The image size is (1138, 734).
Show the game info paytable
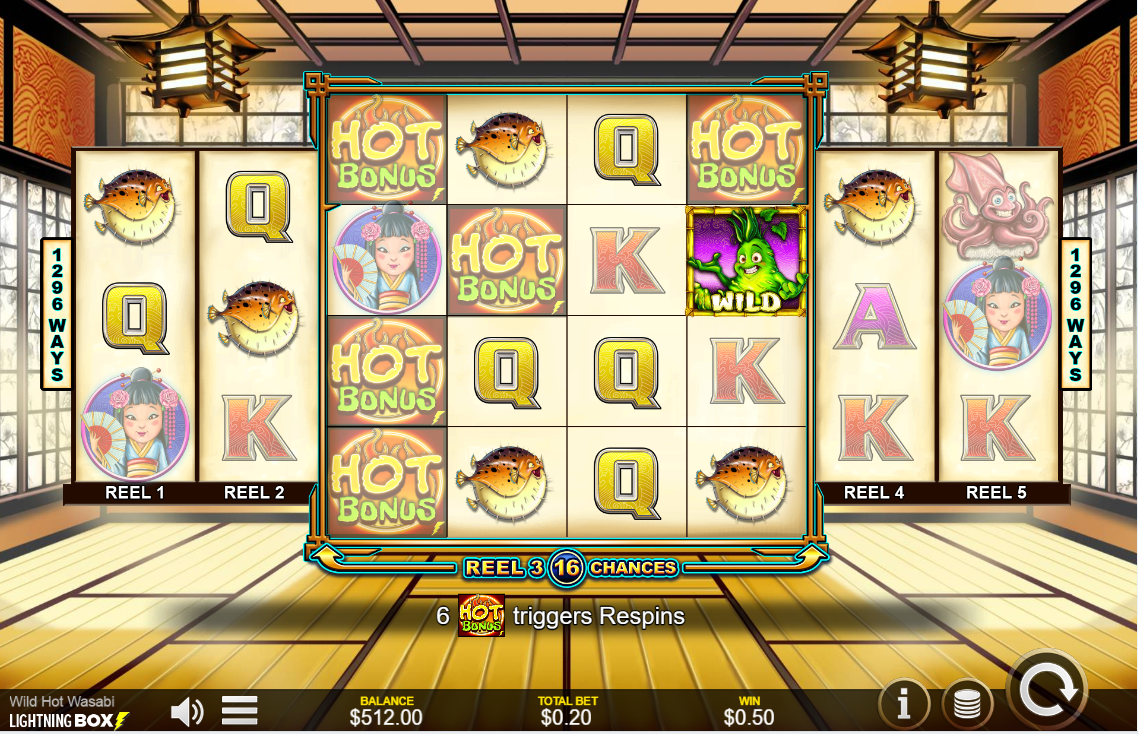[904, 705]
